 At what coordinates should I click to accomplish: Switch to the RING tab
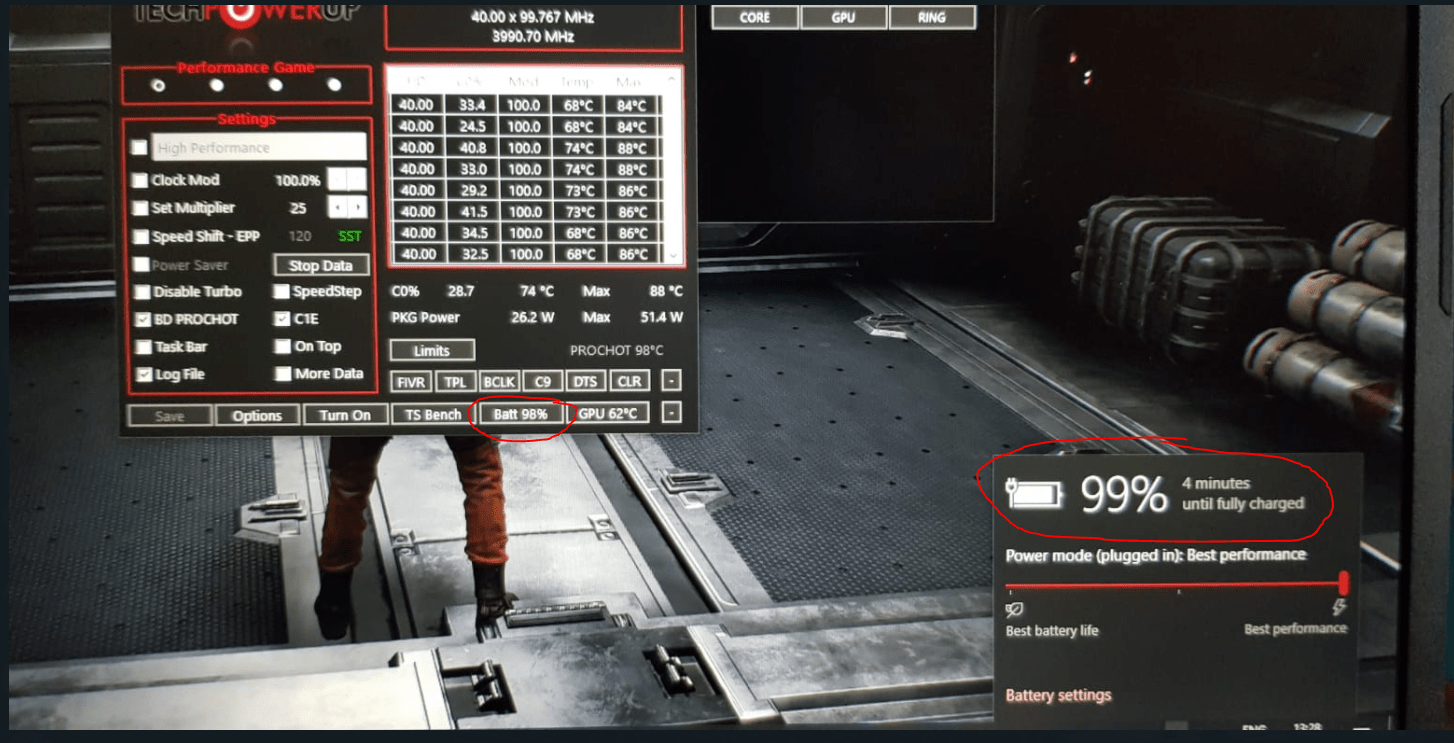pos(931,17)
